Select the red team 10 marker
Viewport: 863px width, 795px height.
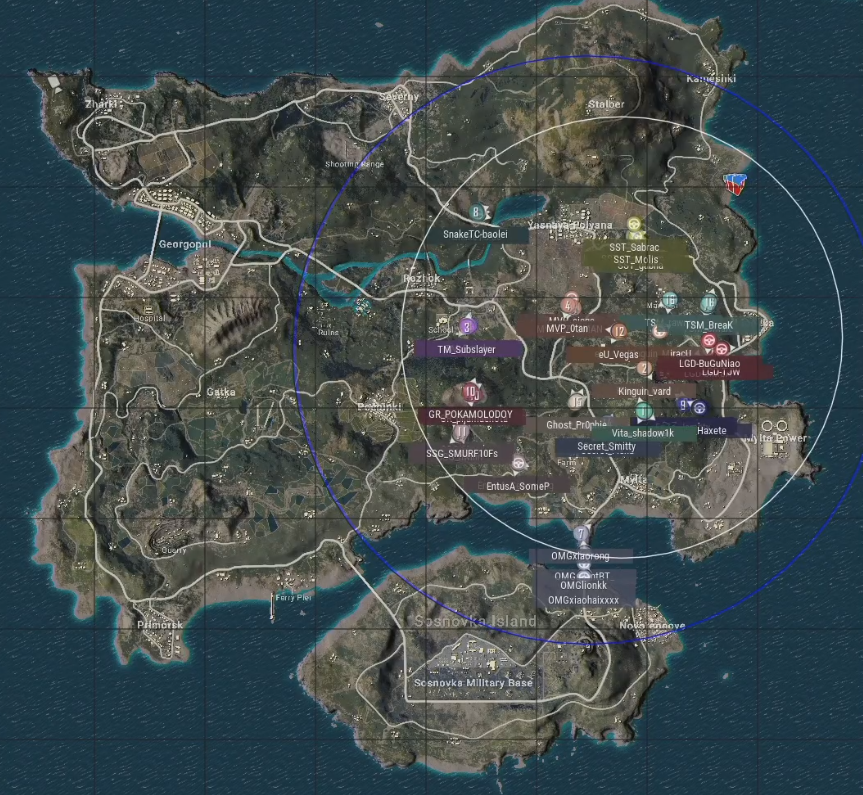pos(470,392)
